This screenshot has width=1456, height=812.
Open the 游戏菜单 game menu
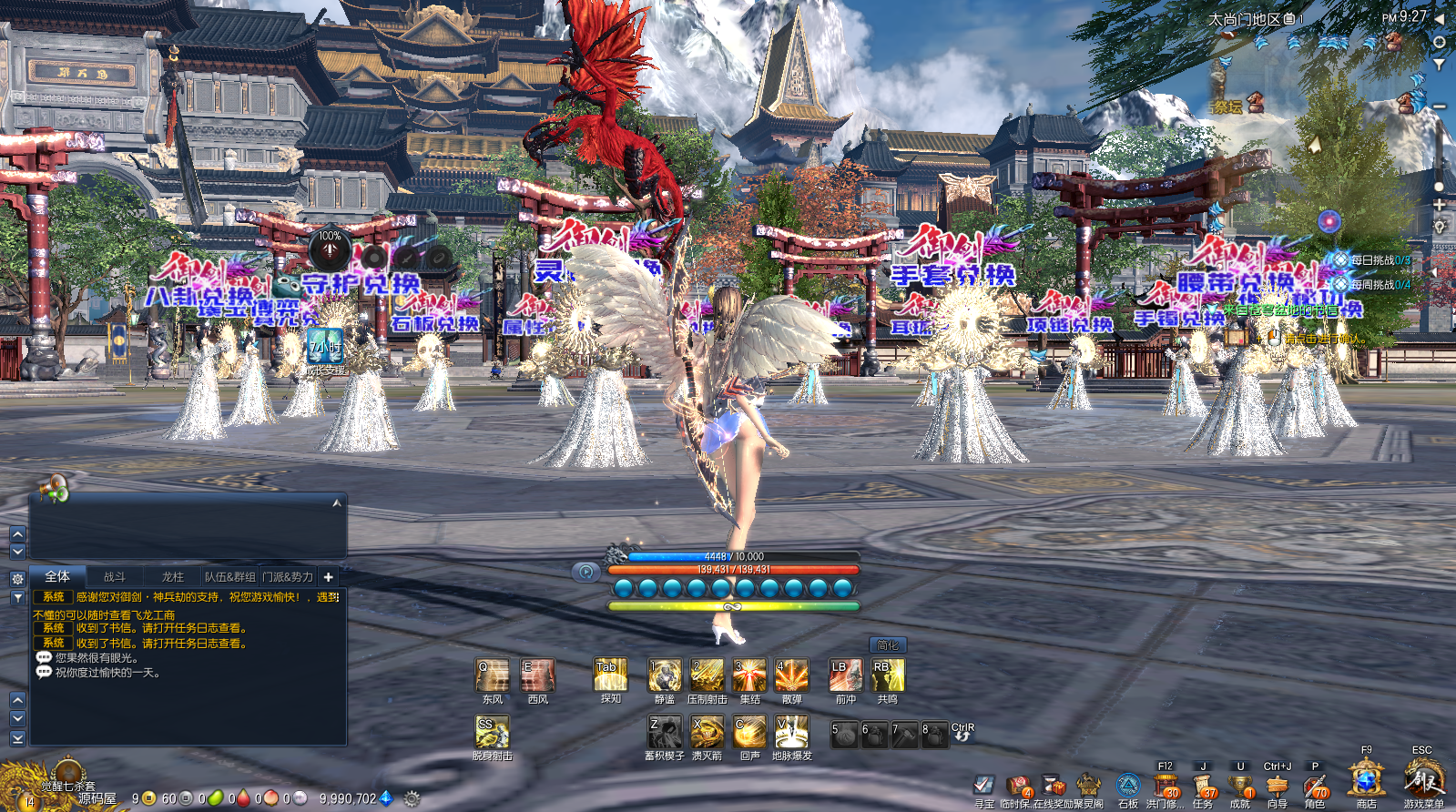(x=1423, y=782)
